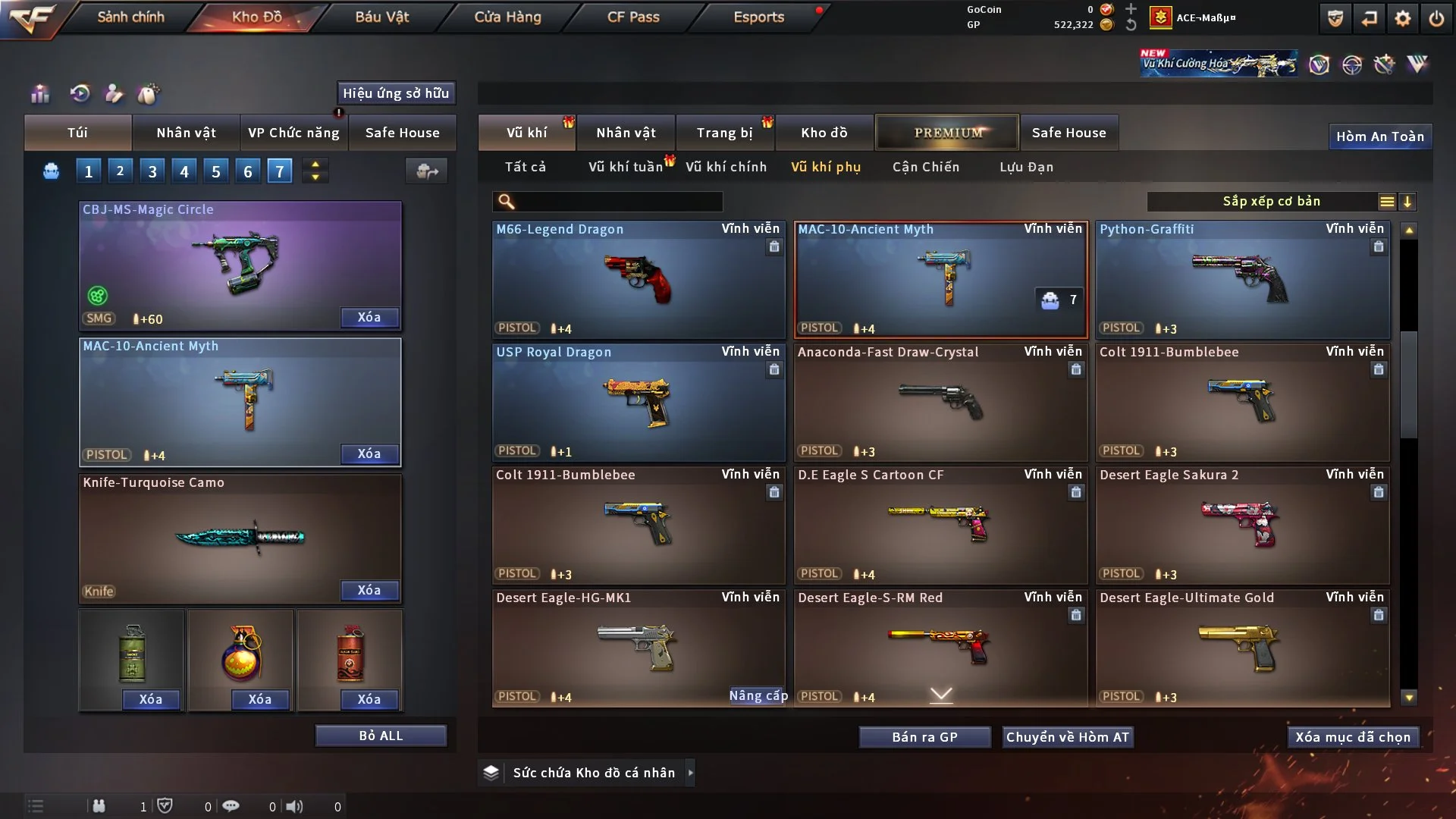The image size is (1456, 819).
Task: Choose the USP Royal Dragon pistol
Action: (x=638, y=402)
